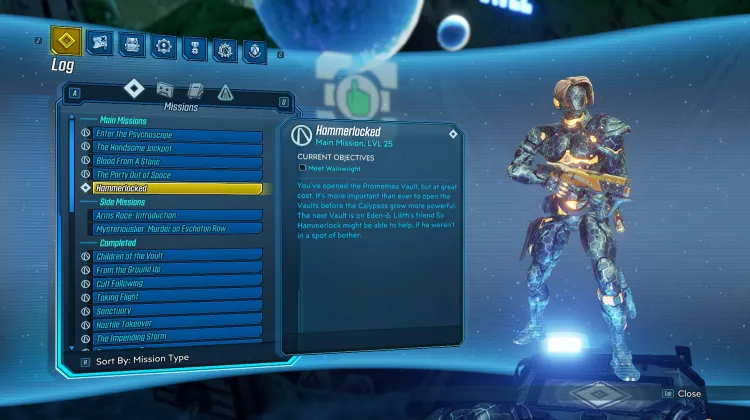Select the Hammerlocked mission entry
750x420 pixels.
(x=177, y=188)
